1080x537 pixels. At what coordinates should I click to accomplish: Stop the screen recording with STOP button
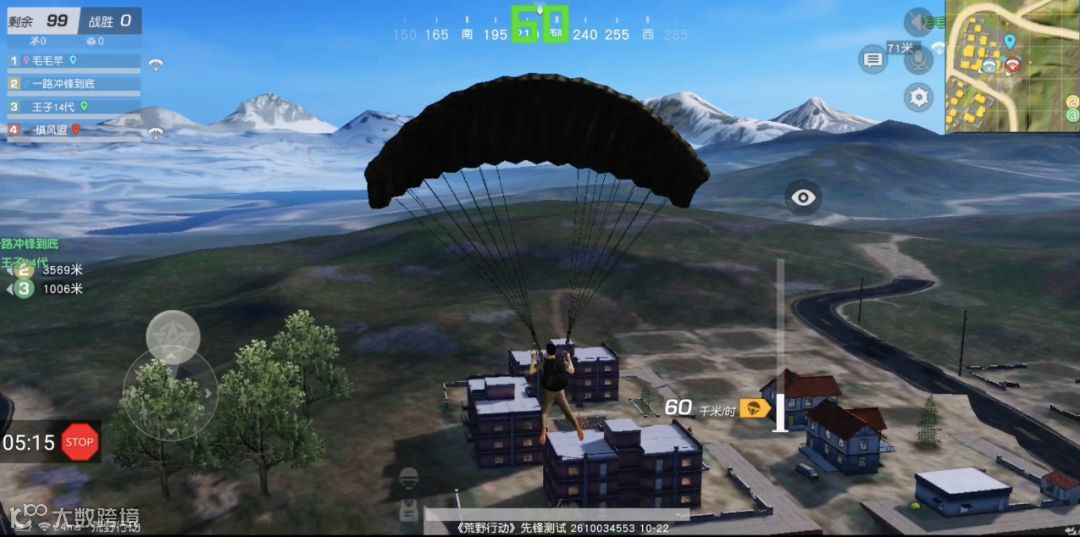(x=79, y=442)
